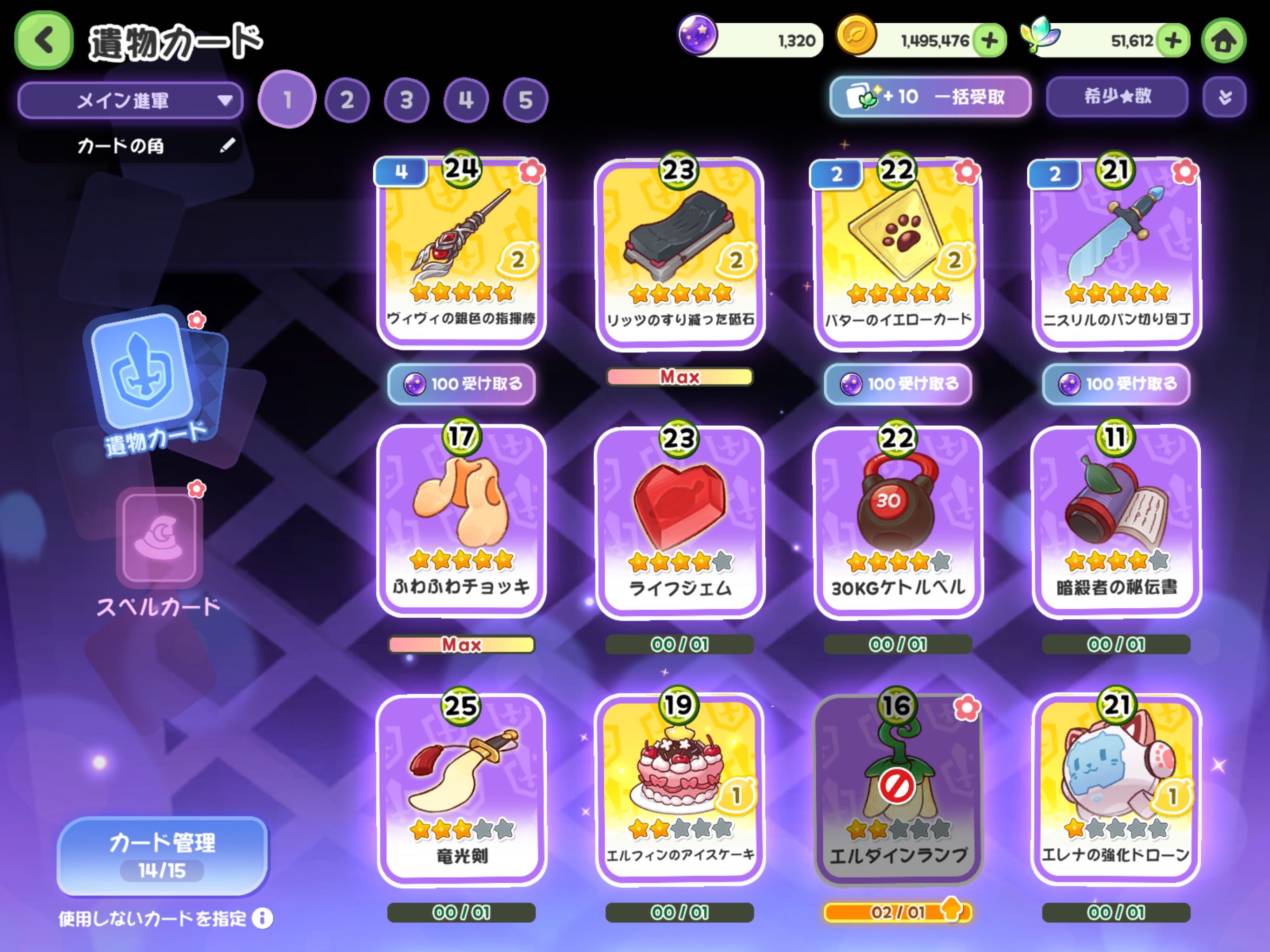Edit the deck name カードの角

227,145
